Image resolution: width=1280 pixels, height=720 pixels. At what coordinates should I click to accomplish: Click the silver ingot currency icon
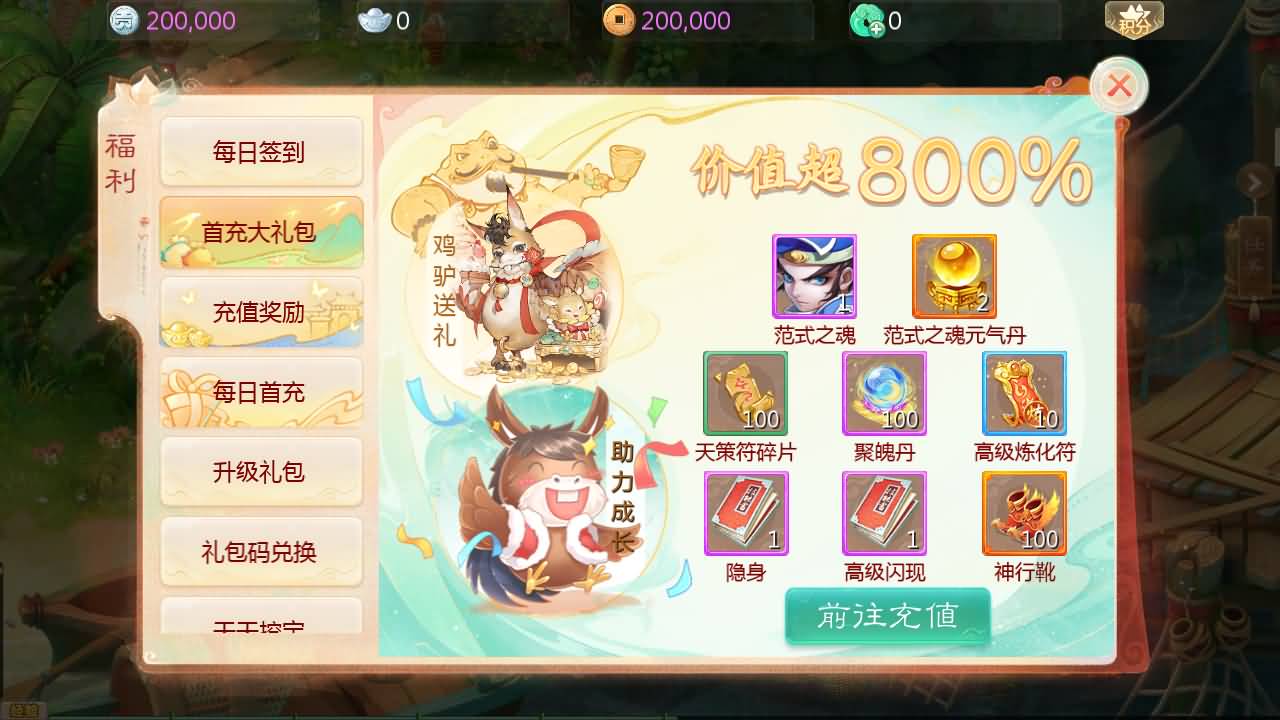373,18
